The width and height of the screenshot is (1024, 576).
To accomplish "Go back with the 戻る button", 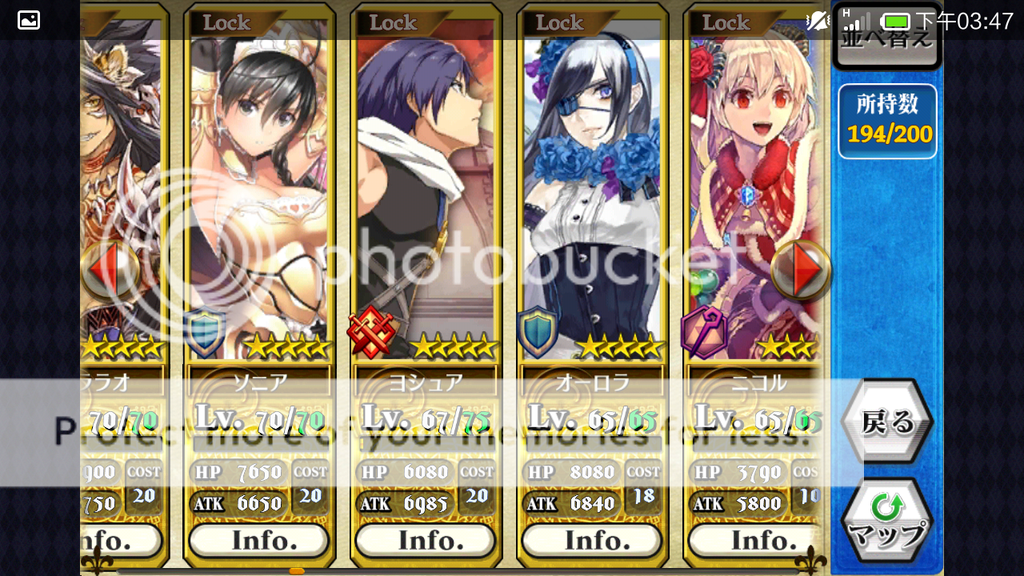I will coord(886,423).
